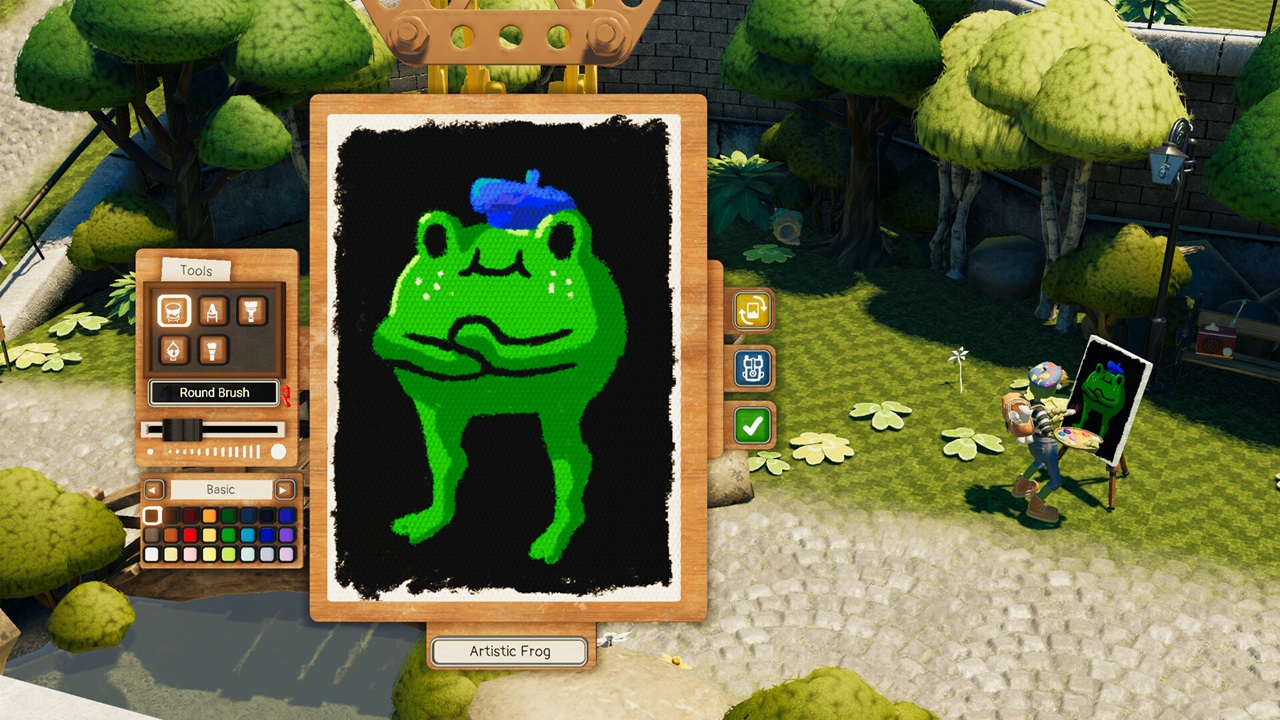Switch to the Tools tab
The width and height of the screenshot is (1280, 720).
coord(195,270)
